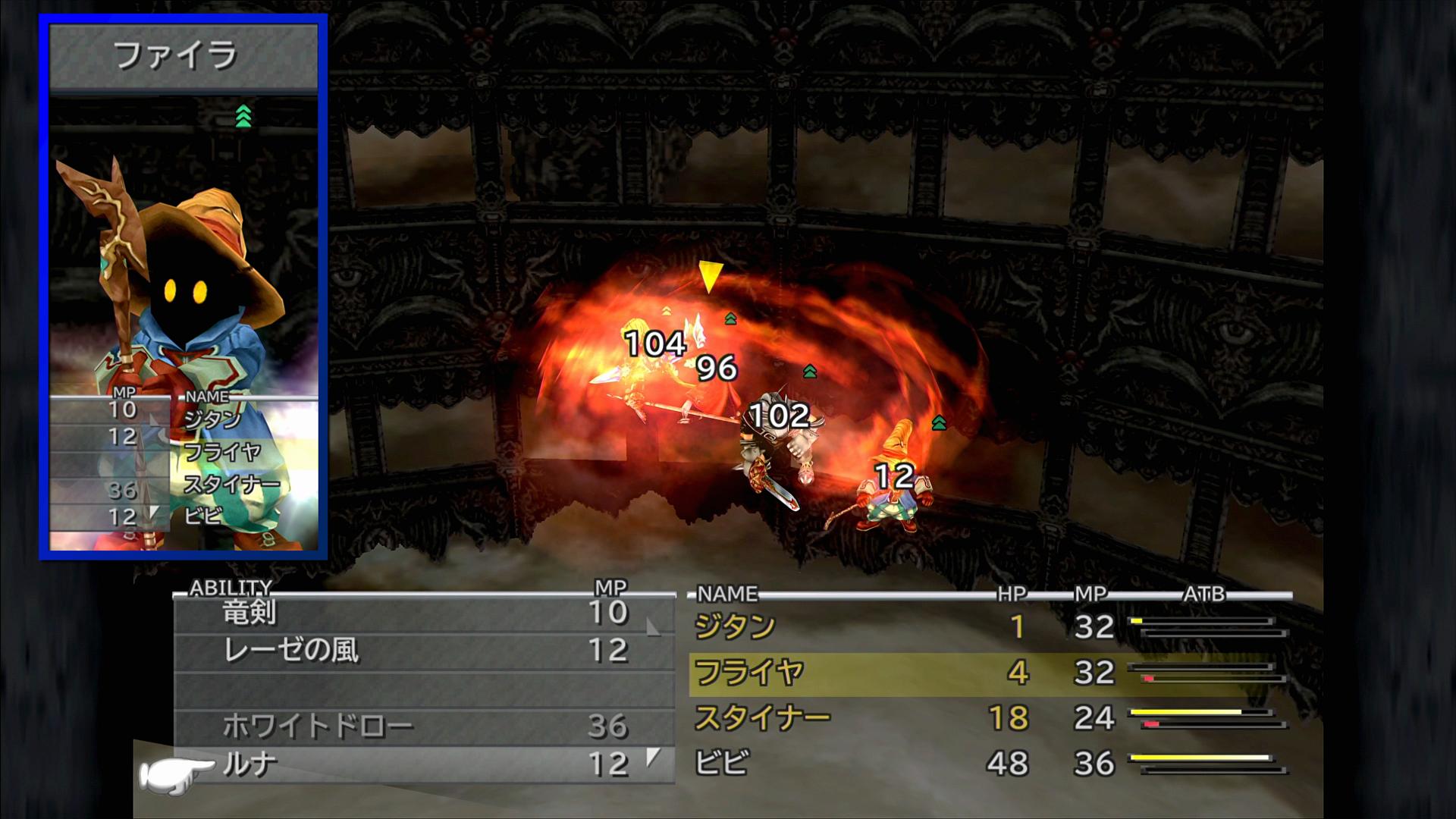This screenshot has width=1456, height=819.
Task: Click the green arrow near the 96 damage number
Action: coord(729,318)
